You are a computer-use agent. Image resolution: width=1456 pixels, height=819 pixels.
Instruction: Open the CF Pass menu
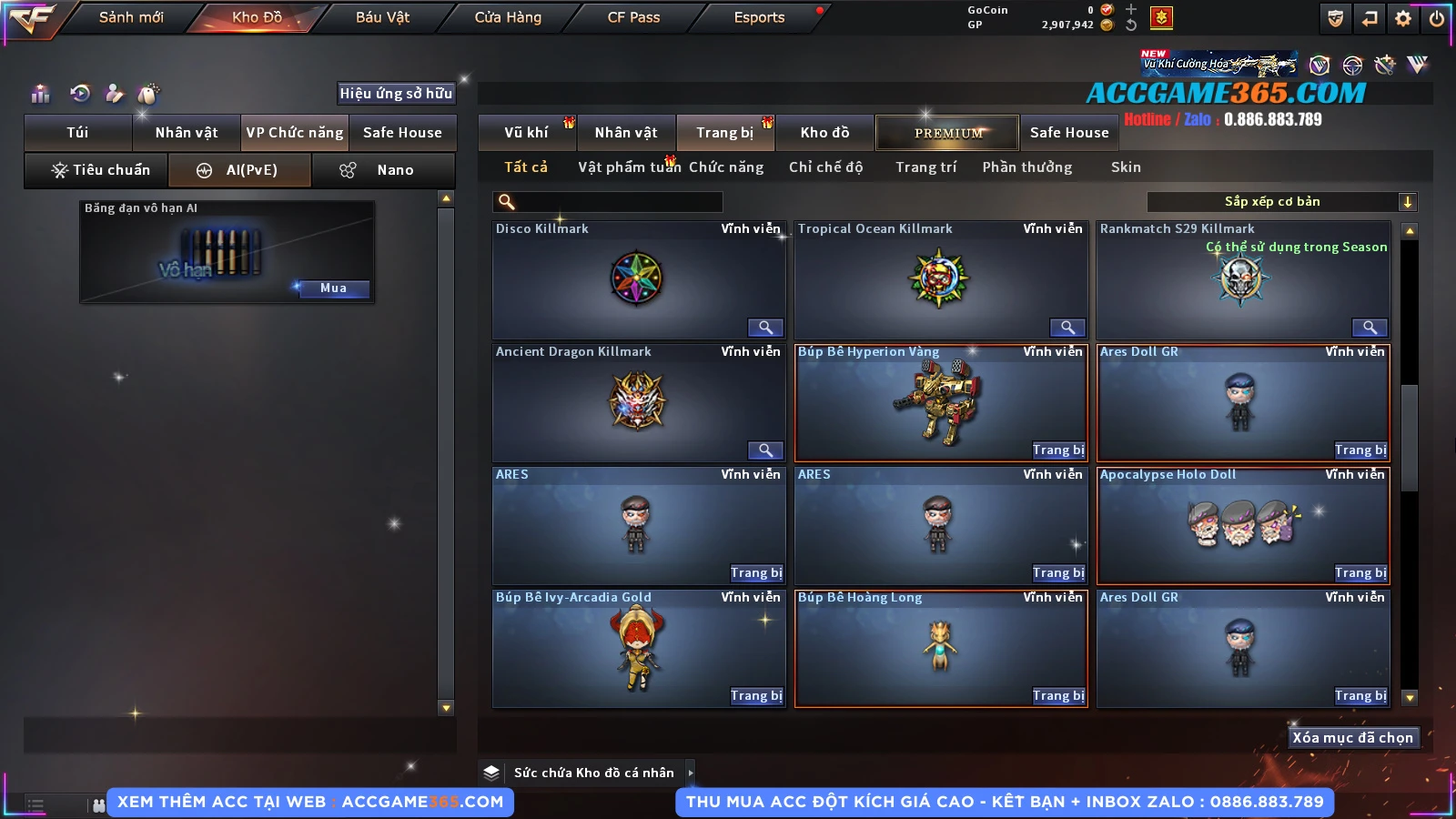(633, 17)
